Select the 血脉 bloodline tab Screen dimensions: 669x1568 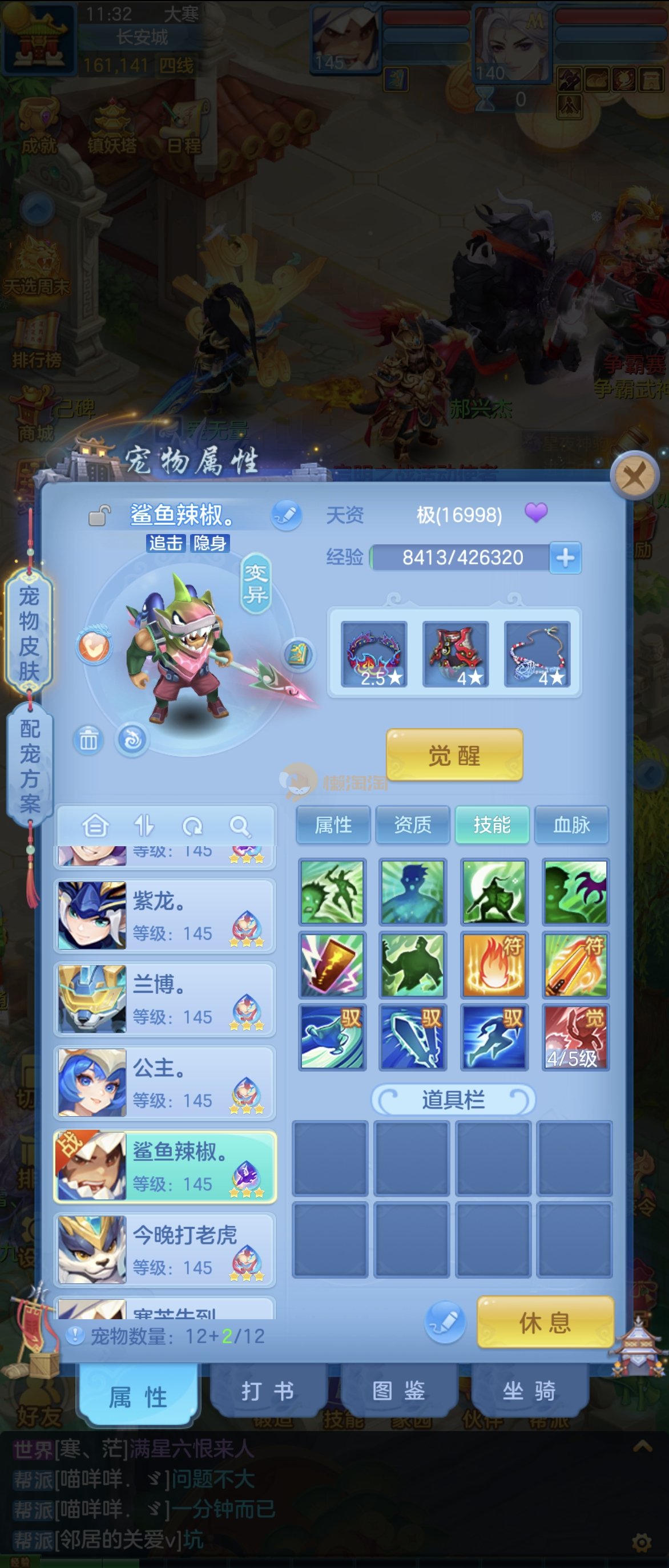point(571,825)
